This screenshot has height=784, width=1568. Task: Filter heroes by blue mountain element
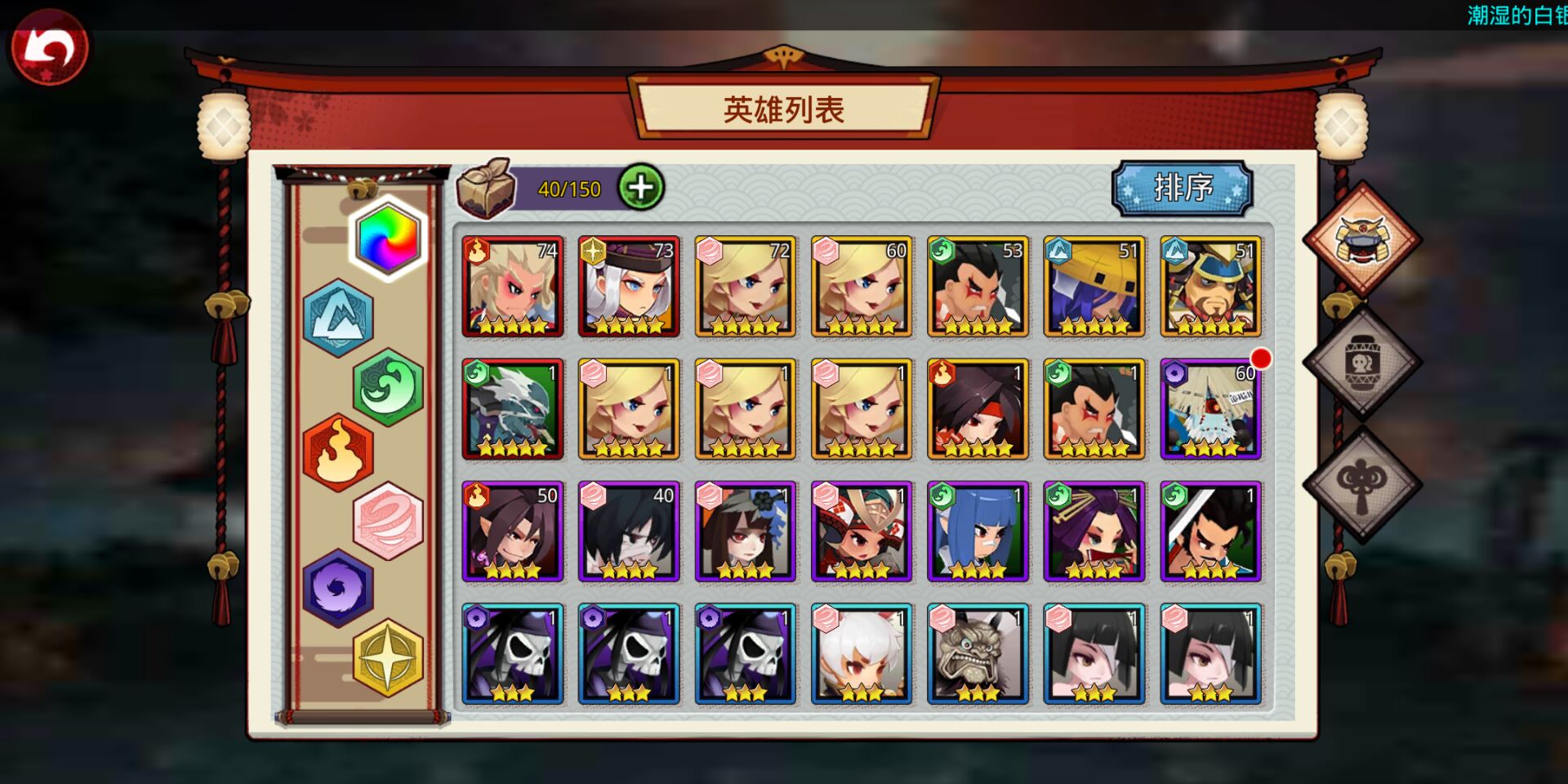(x=338, y=318)
